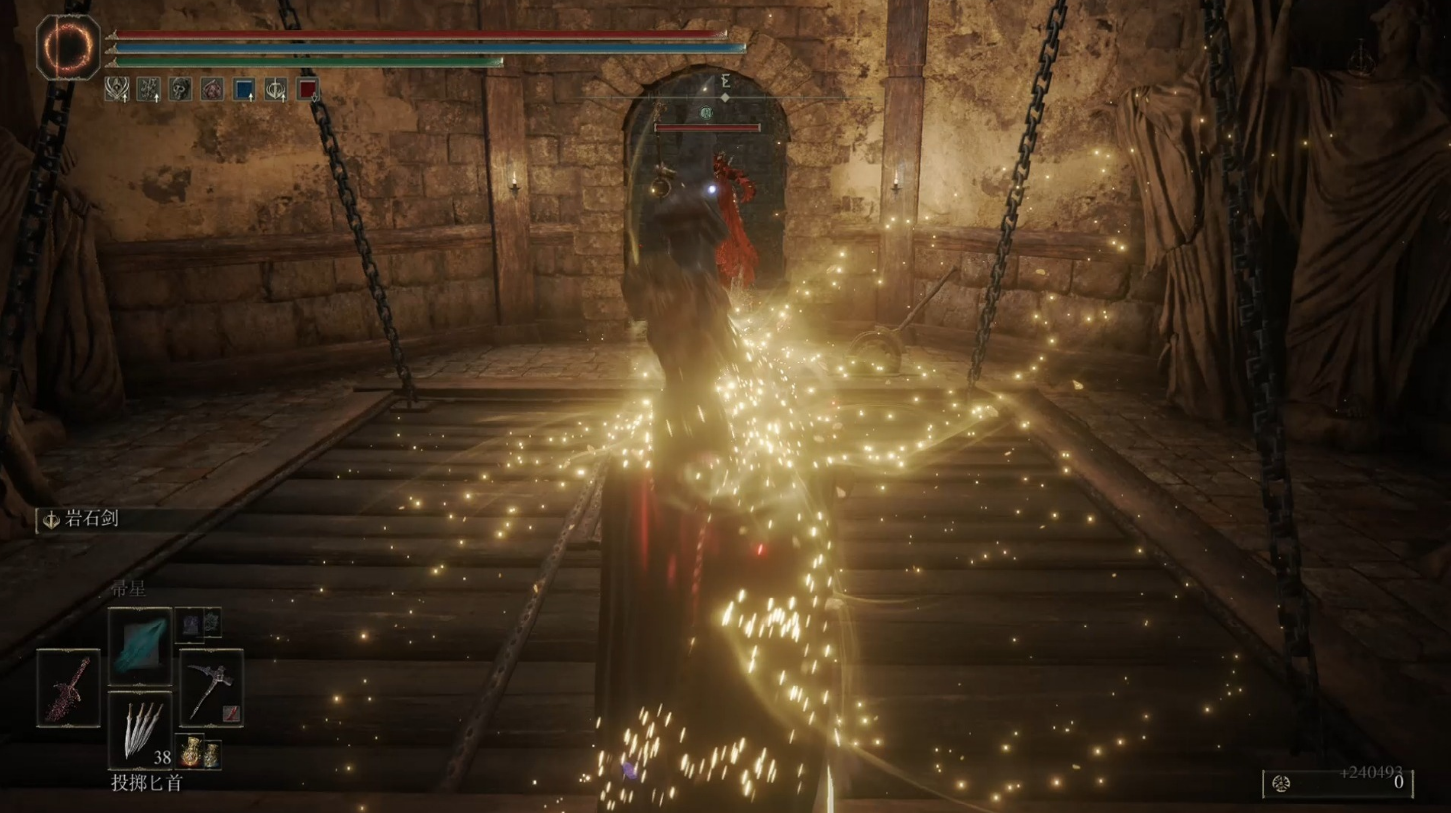Click the glowing ring emblem
1451x813 pixels.
69,46
